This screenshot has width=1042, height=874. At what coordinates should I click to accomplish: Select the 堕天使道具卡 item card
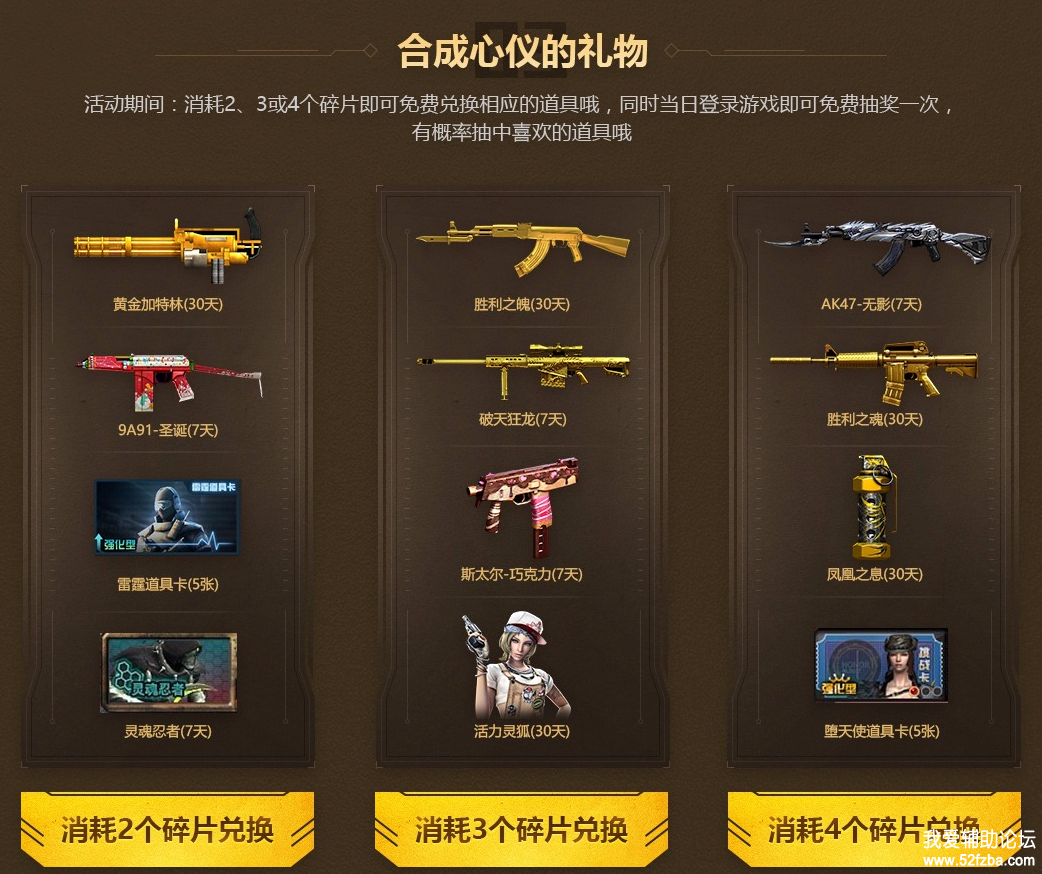tap(880, 665)
